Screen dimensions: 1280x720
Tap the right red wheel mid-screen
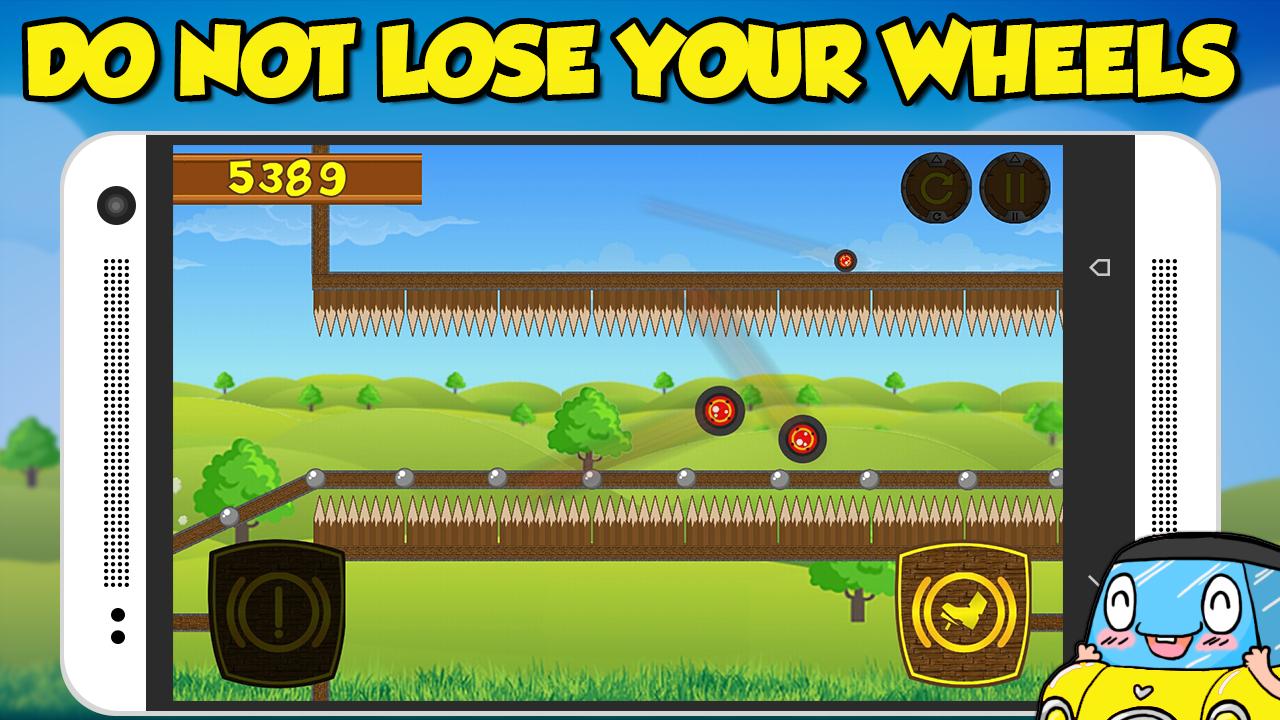point(803,438)
